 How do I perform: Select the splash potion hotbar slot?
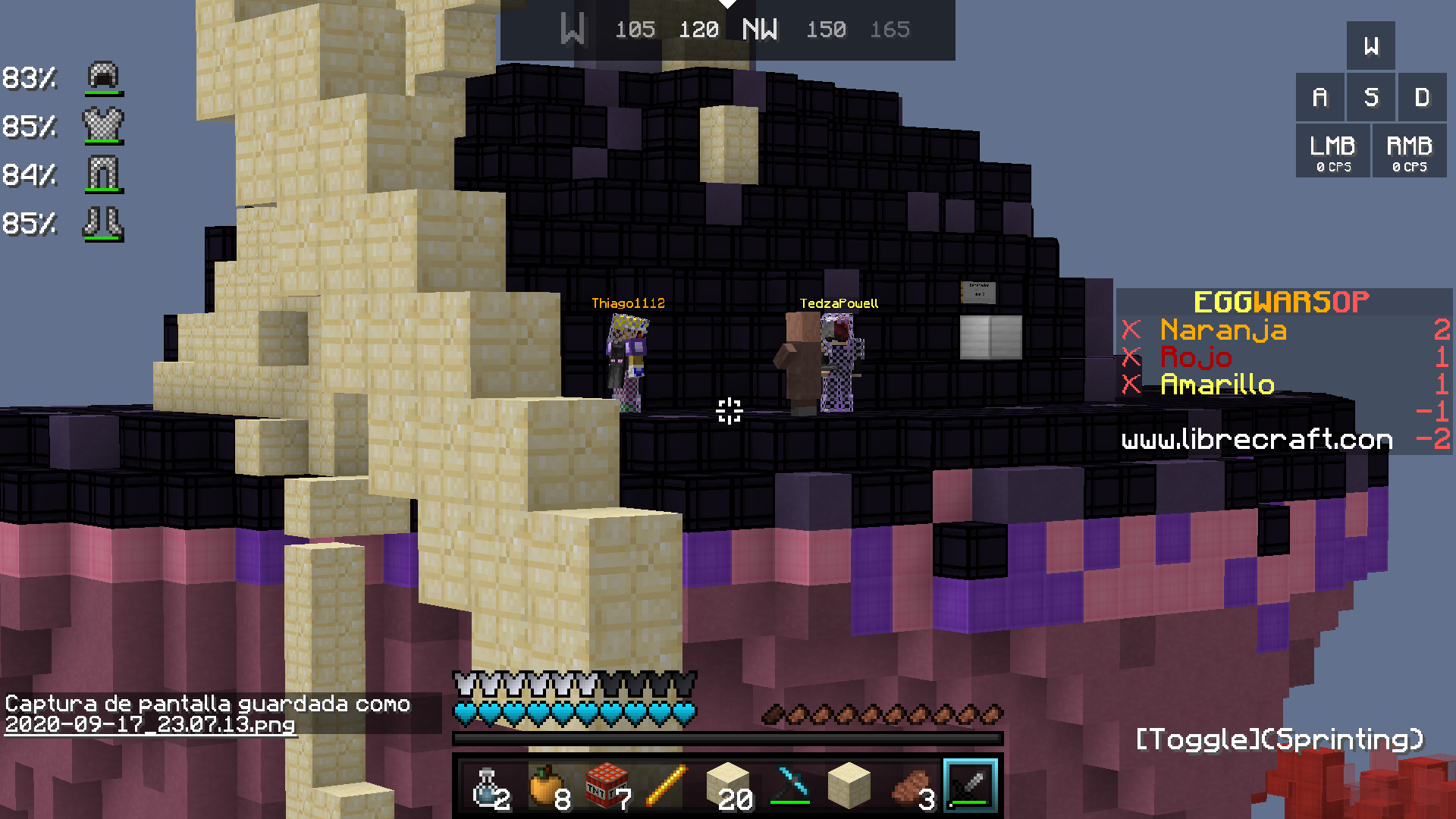(485, 786)
